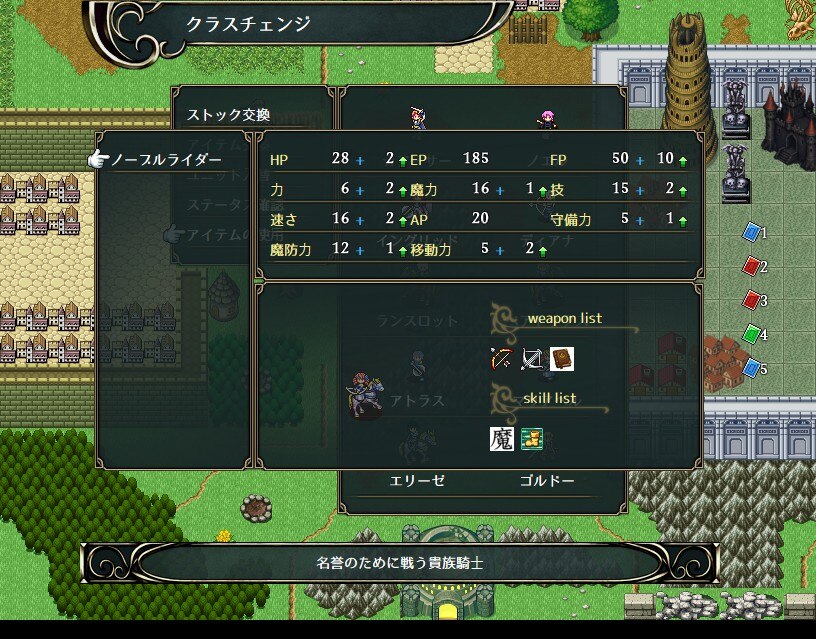Viewport: 816px width, 639px height.
Task: Pick the dimmed ランスロット unit entry
Action: pyautogui.click(x=417, y=321)
